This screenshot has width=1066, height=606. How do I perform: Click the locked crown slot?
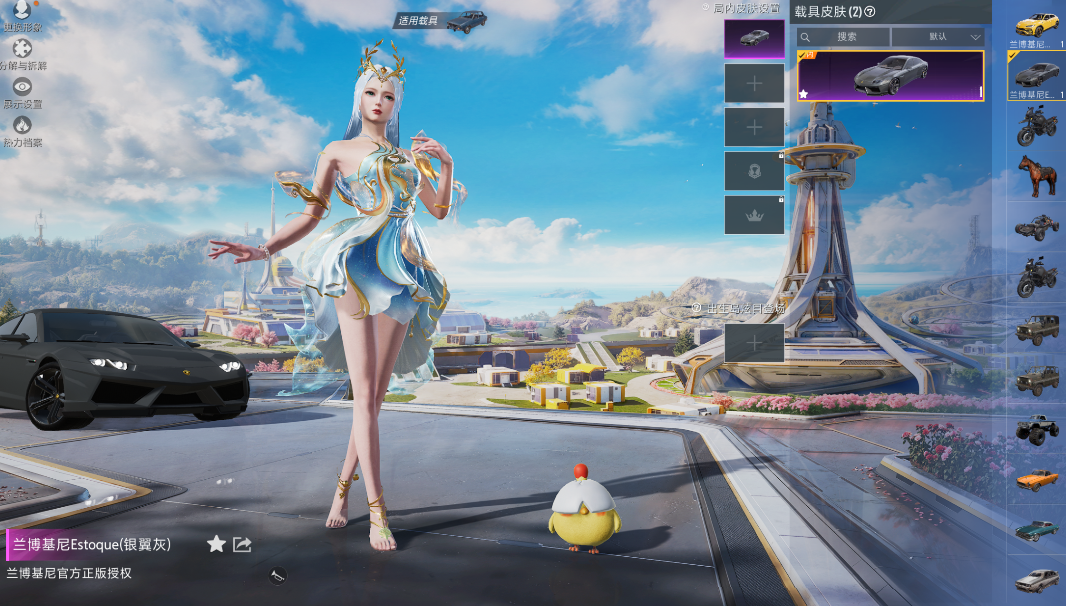tap(754, 215)
